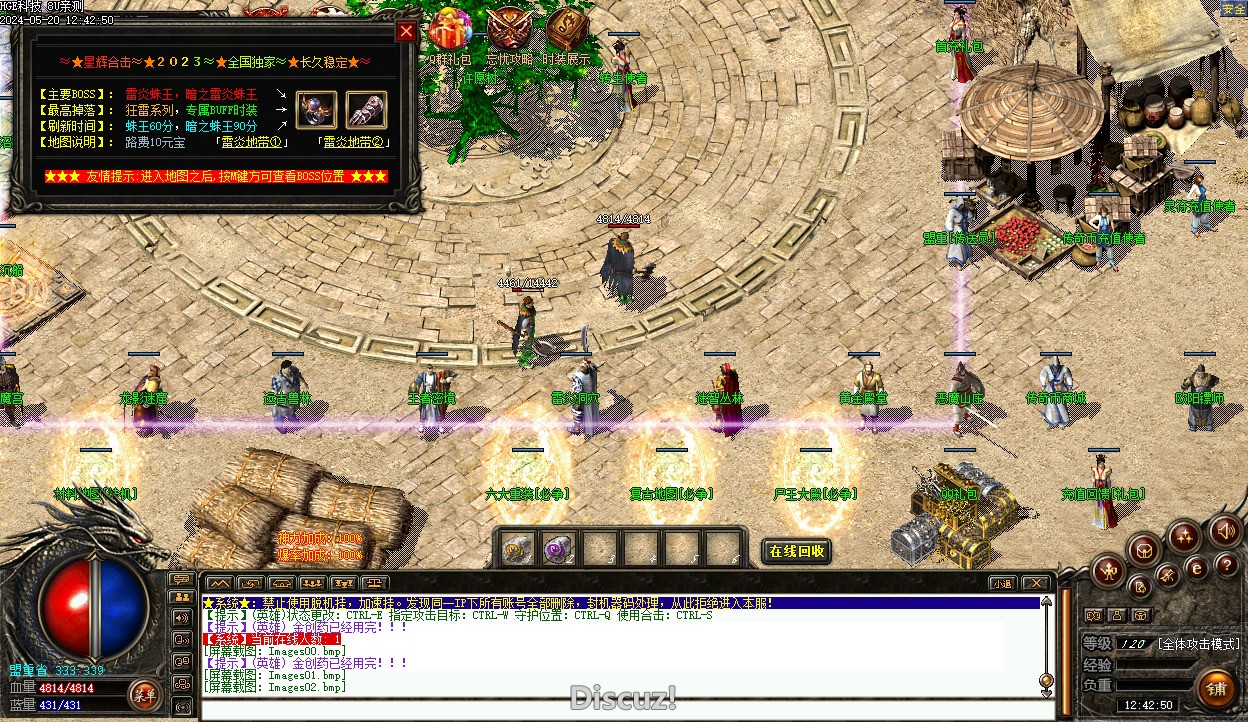The height and width of the screenshot is (722, 1248).
Task: Click the 小退 logout button
Action: pyautogui.click(x=1001, y=583)
